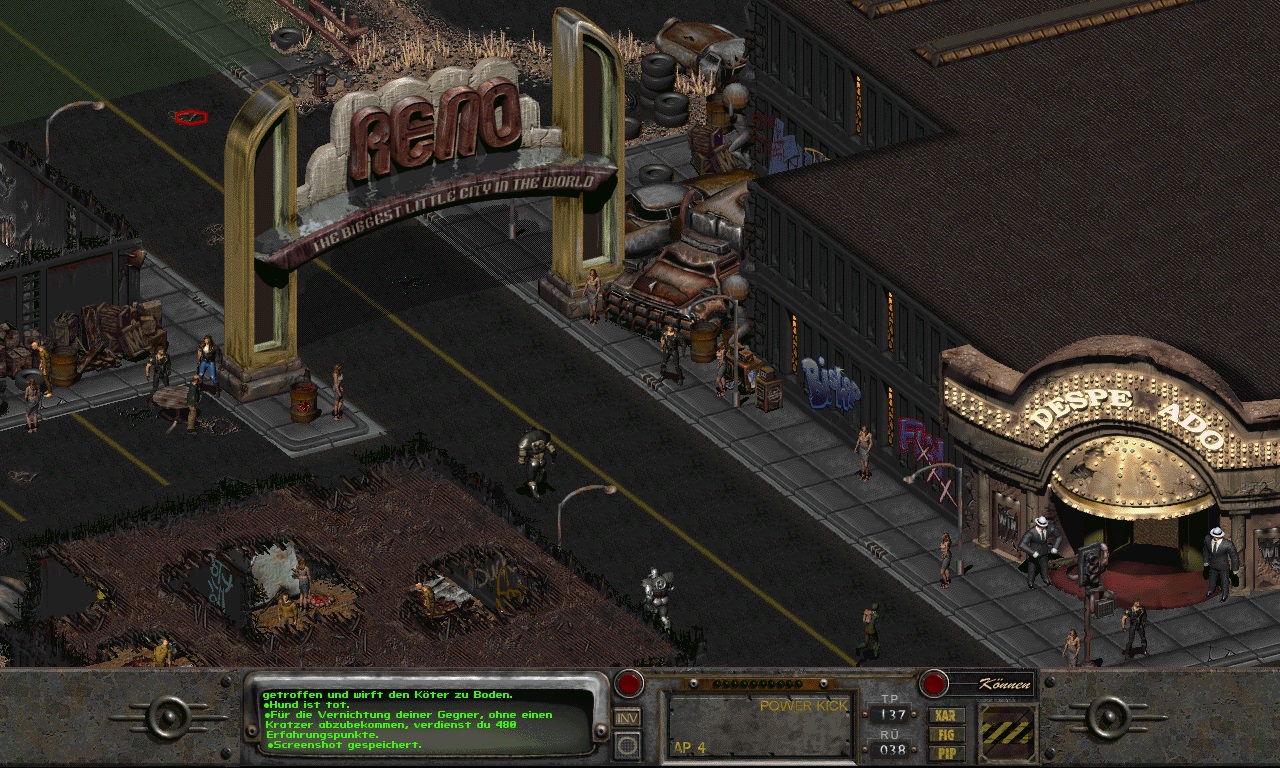Show the character sheet via the FIG button
The width and height of the screenshot is (1280, 768).
coord(946,735)
